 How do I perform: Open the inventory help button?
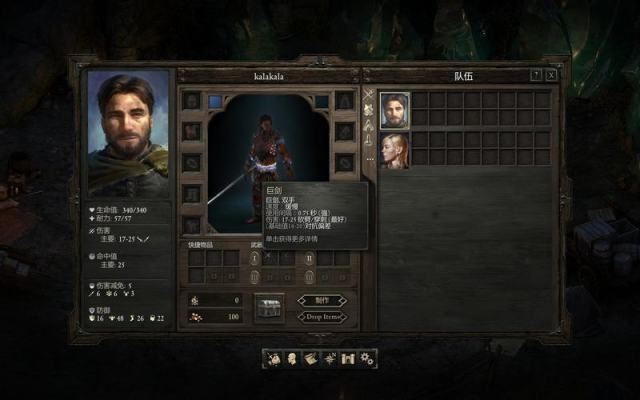click(536, 75)
